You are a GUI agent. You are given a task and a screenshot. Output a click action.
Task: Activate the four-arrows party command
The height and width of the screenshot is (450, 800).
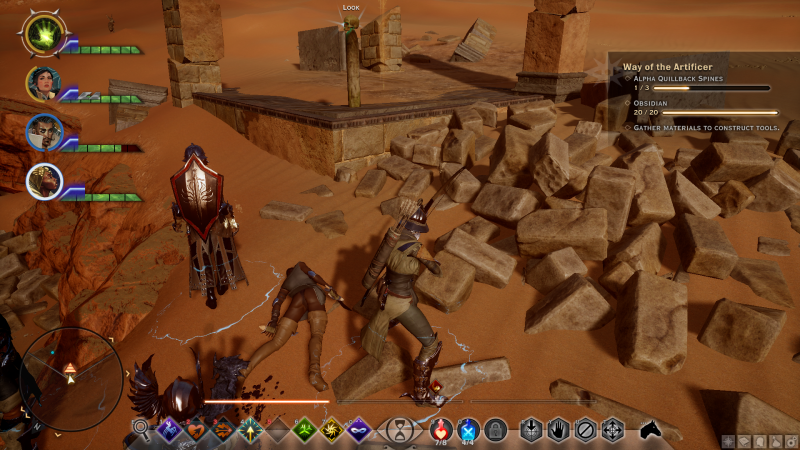click(612, 431)
